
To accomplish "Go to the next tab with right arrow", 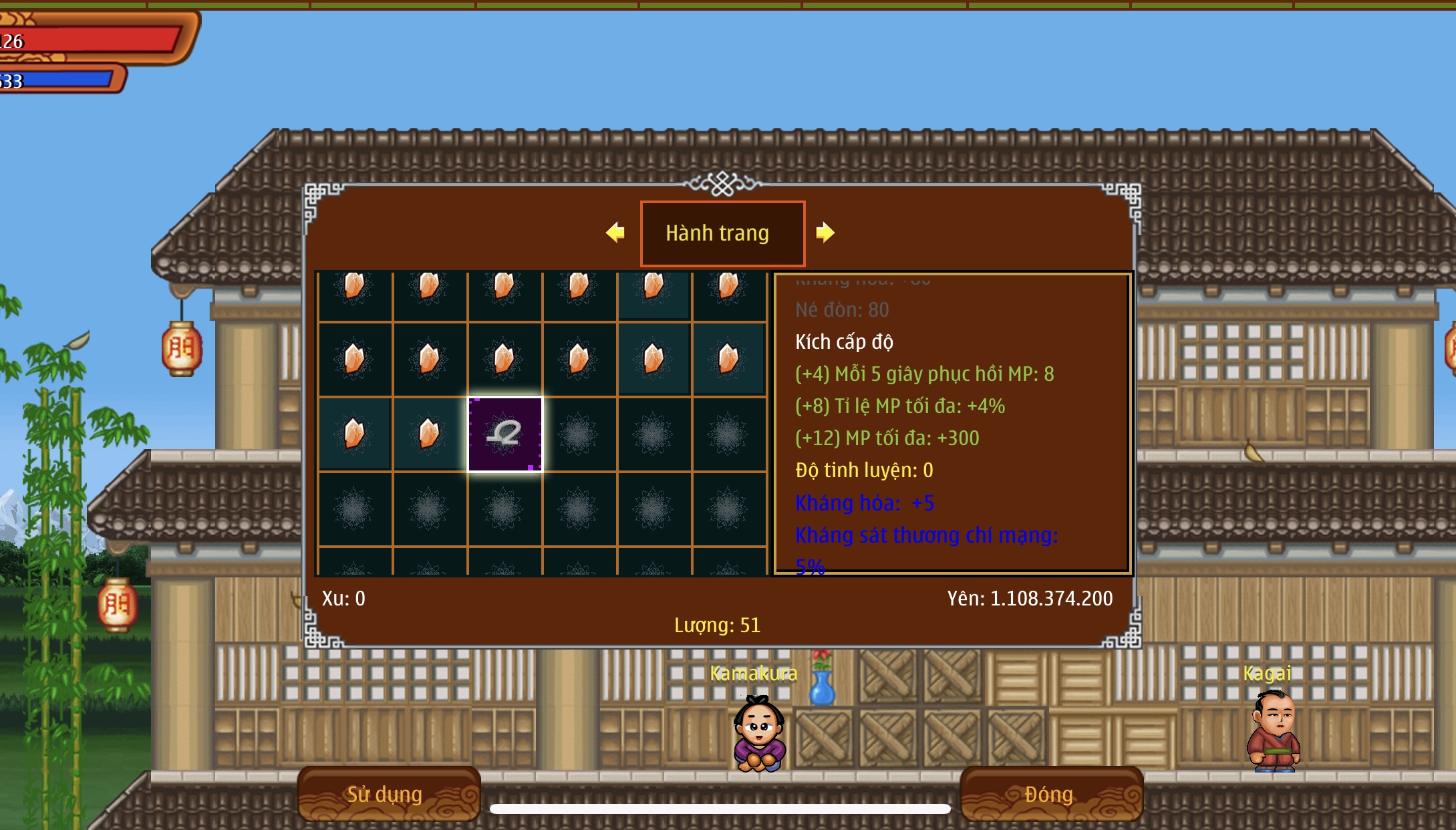I will click(x=825, y=233).
